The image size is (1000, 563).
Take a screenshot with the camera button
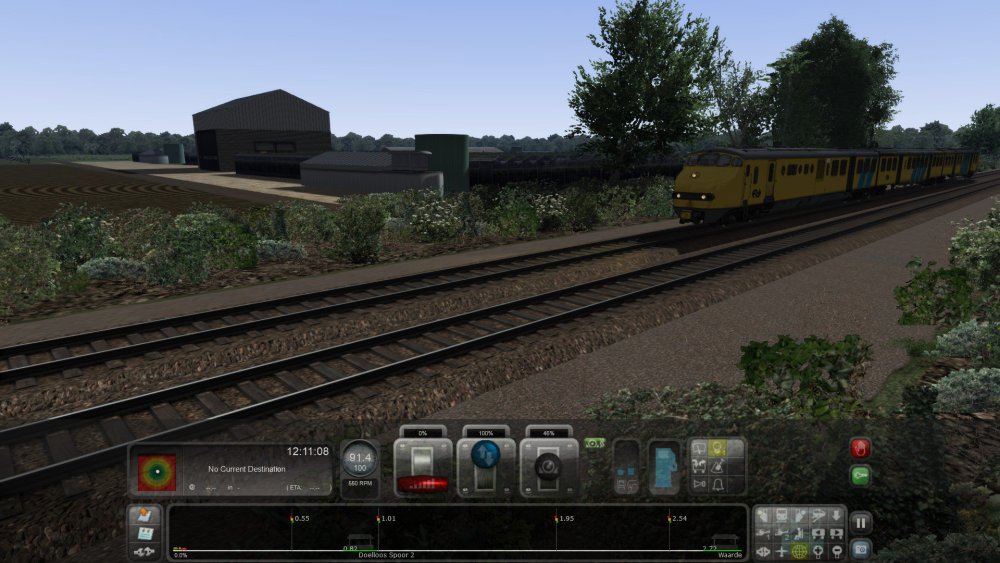click(x=860, y=549)
